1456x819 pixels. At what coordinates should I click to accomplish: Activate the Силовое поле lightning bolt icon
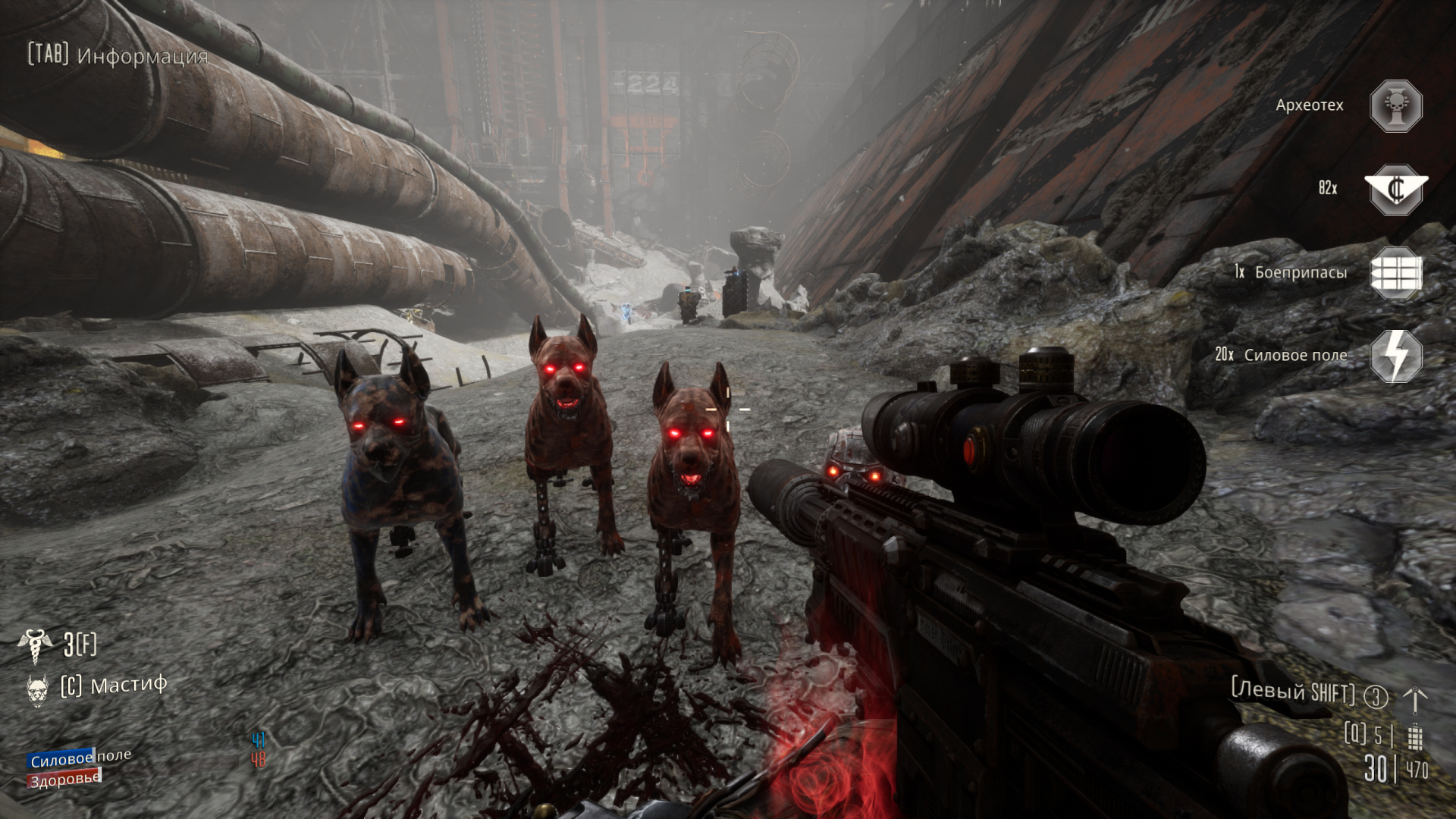point(1395,356)
